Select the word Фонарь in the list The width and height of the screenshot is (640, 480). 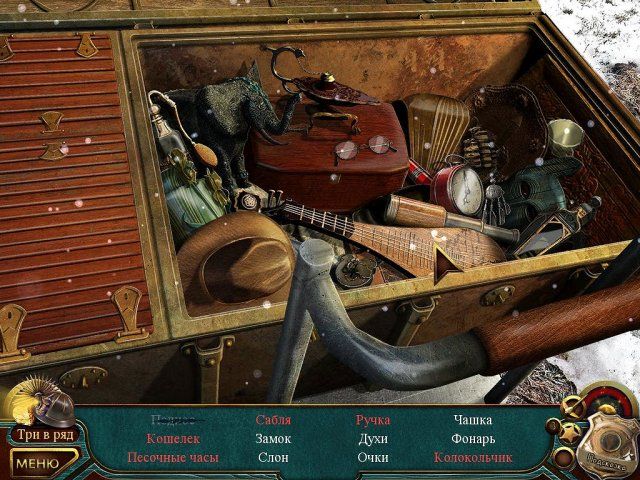tap(473, 439)
